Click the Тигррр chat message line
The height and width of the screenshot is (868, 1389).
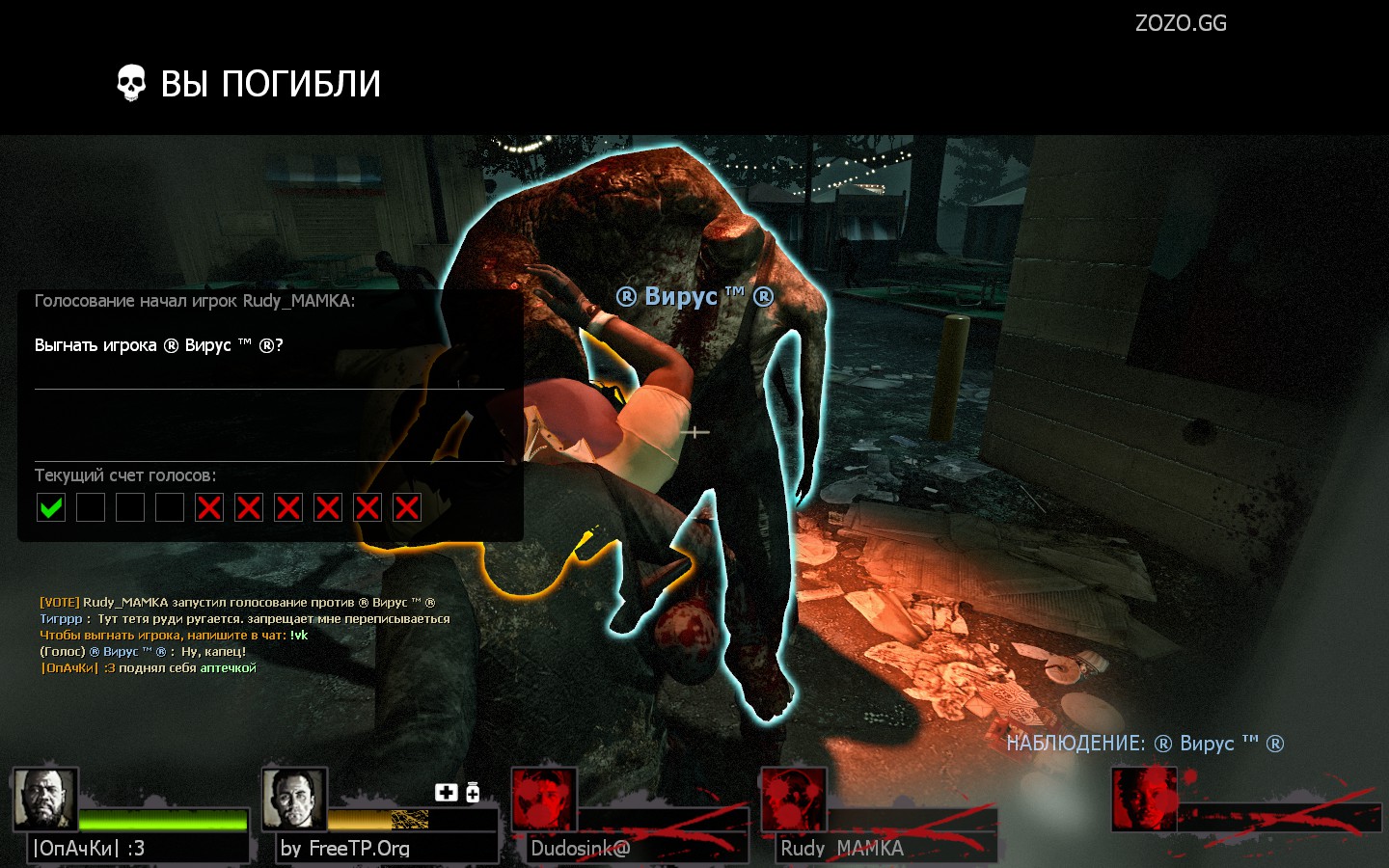coord(245,619)
